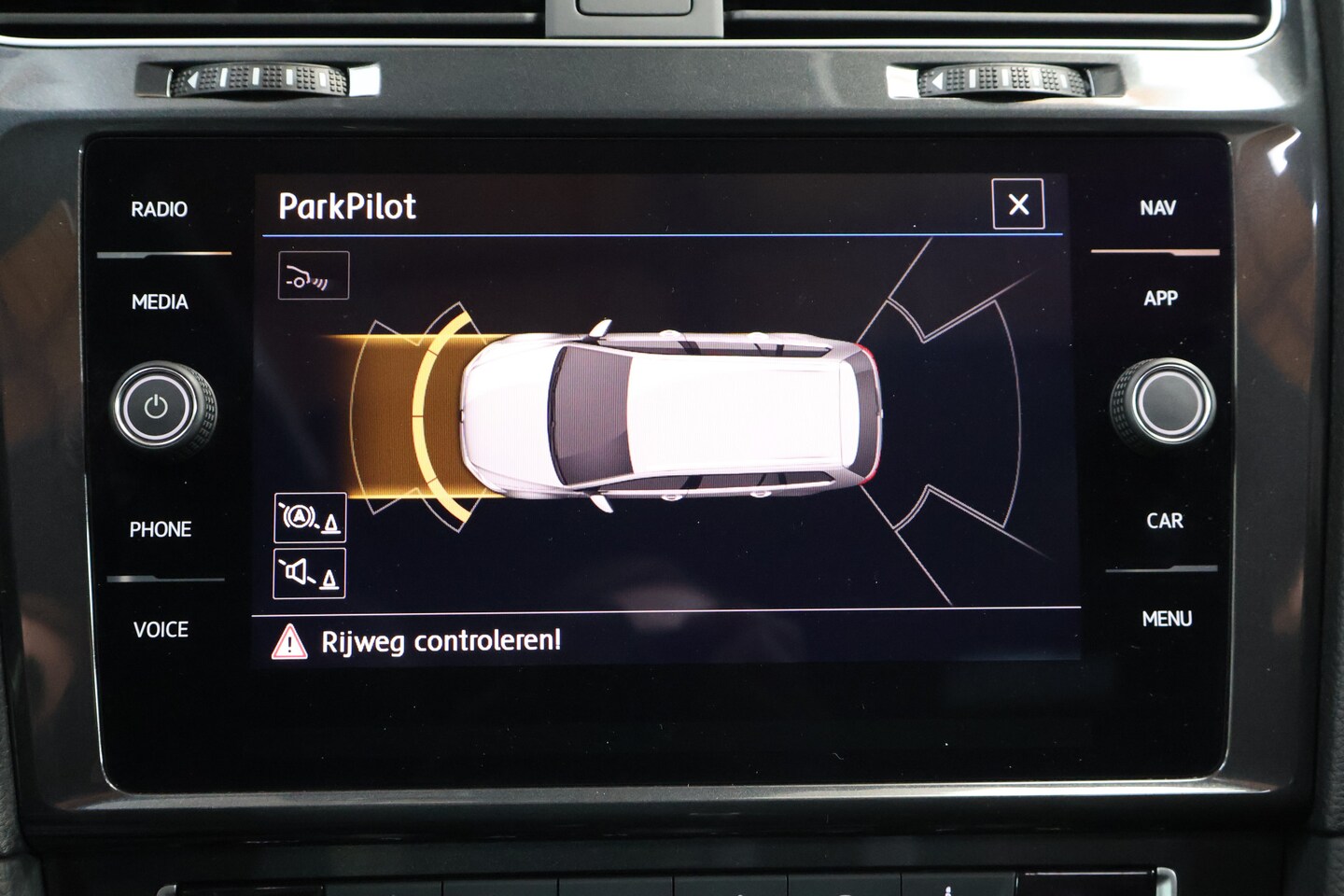
Task: Open the PHONE menu
Action: click(x=161, y=529)
